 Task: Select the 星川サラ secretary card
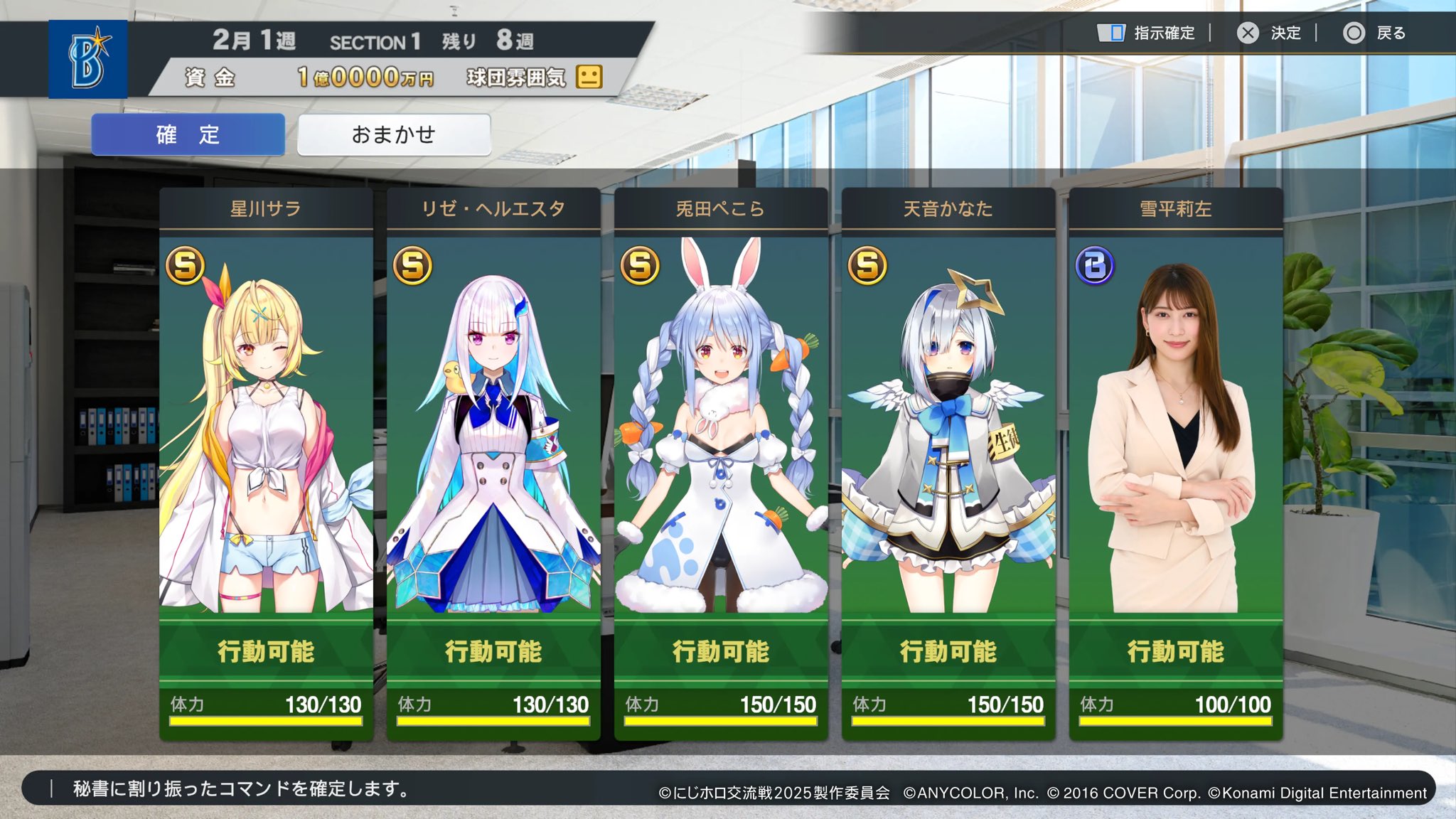click(x=266, y=462)
